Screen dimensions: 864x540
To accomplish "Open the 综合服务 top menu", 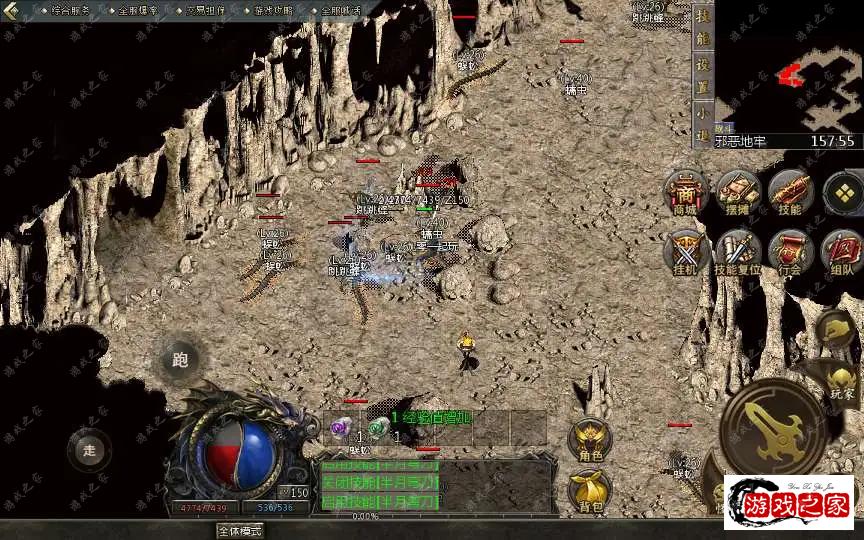I will pos(69,10).
